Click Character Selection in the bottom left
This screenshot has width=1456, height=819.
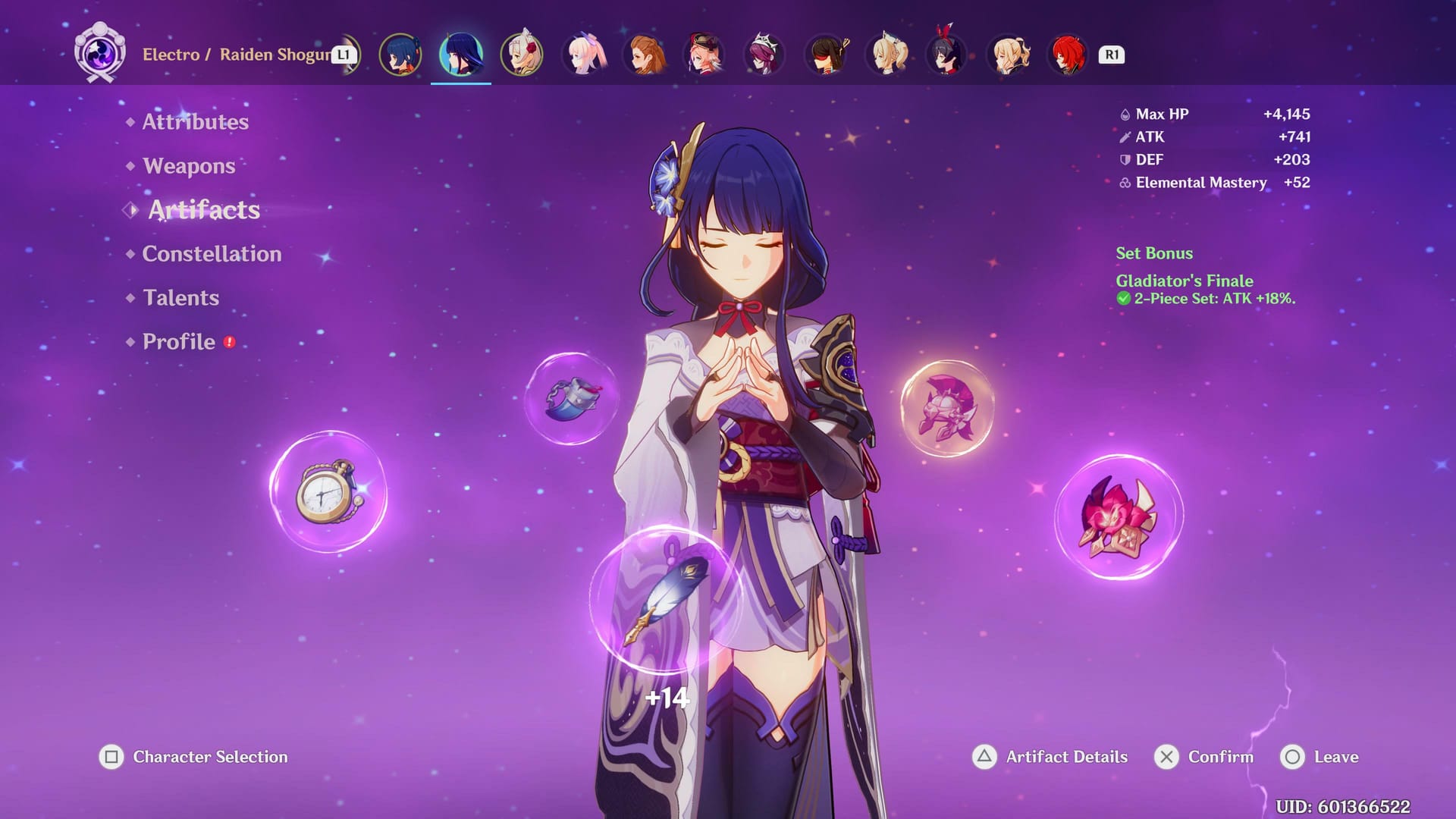[209, 756]
